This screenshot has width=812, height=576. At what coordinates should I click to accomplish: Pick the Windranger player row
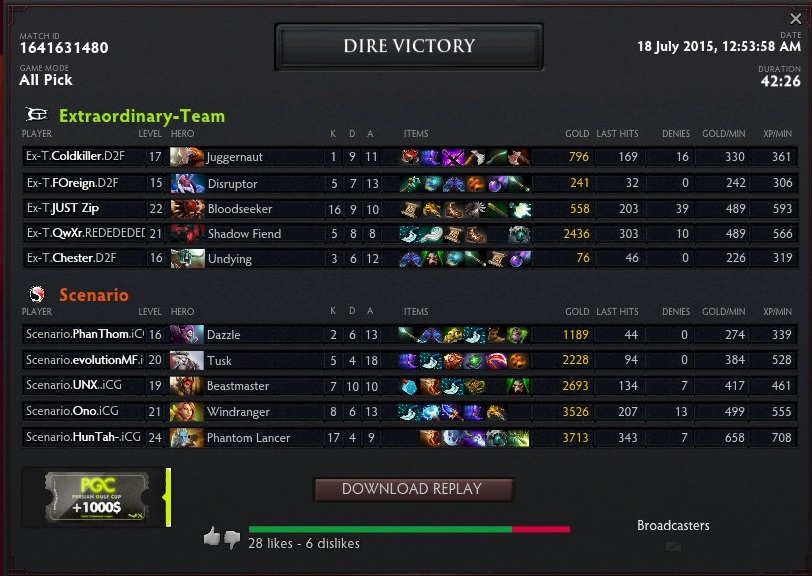[408, 411]
